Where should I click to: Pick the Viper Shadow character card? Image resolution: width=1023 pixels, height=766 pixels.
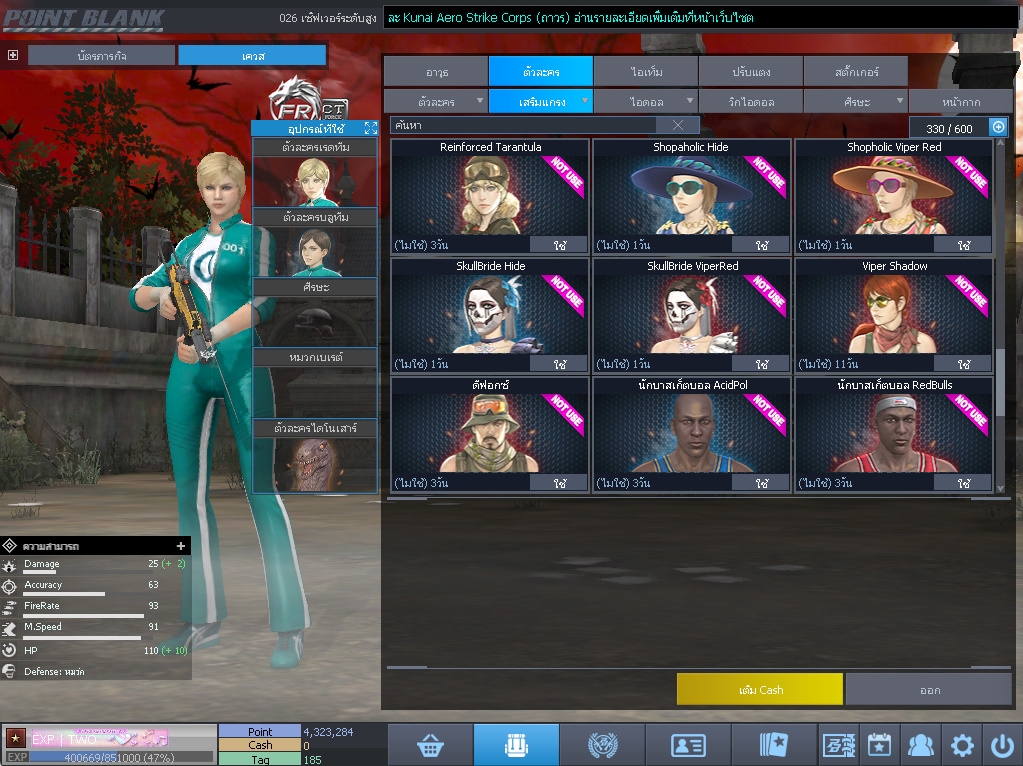point(894,315)
